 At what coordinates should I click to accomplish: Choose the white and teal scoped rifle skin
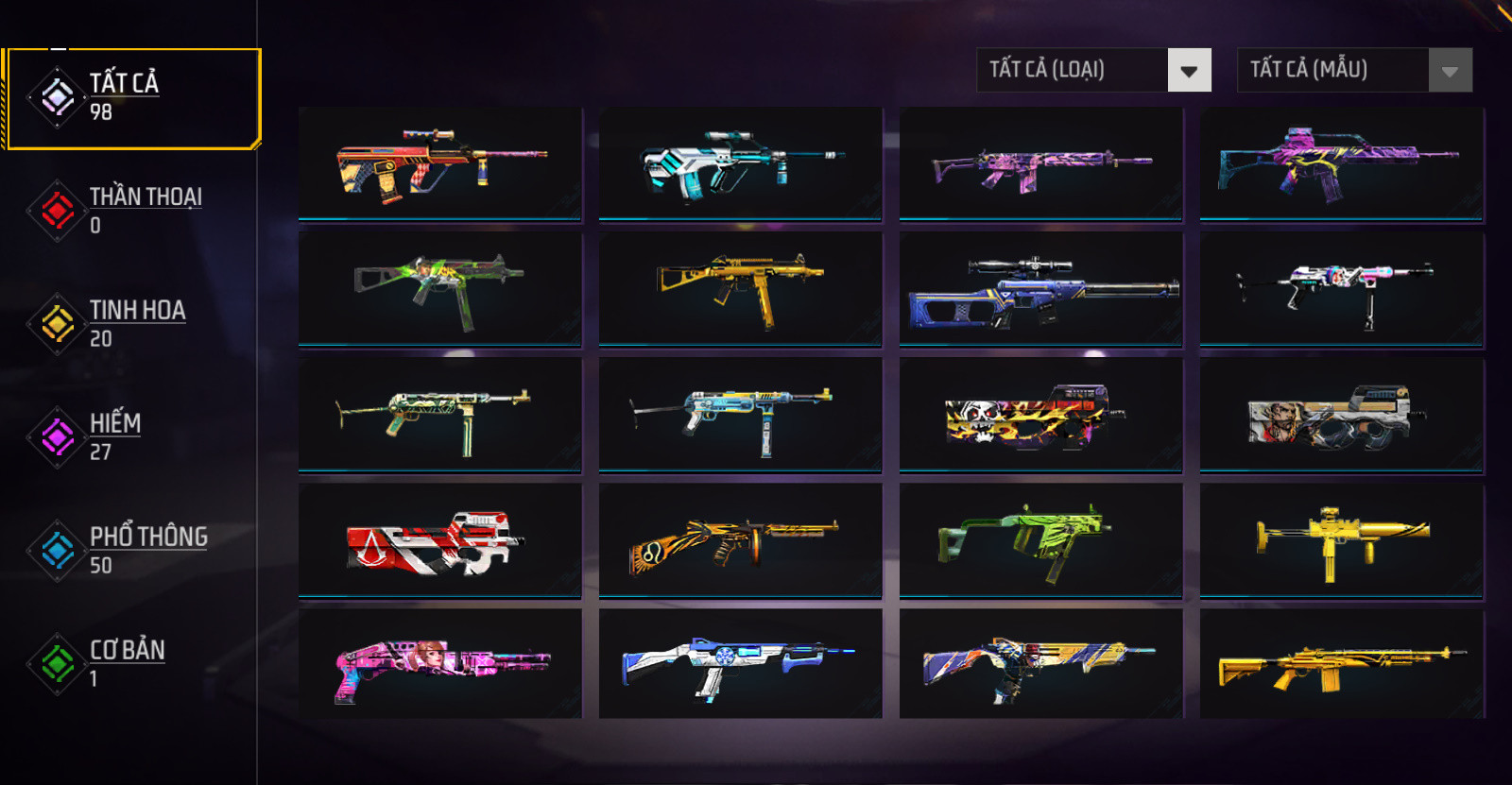tap(741, 164)
